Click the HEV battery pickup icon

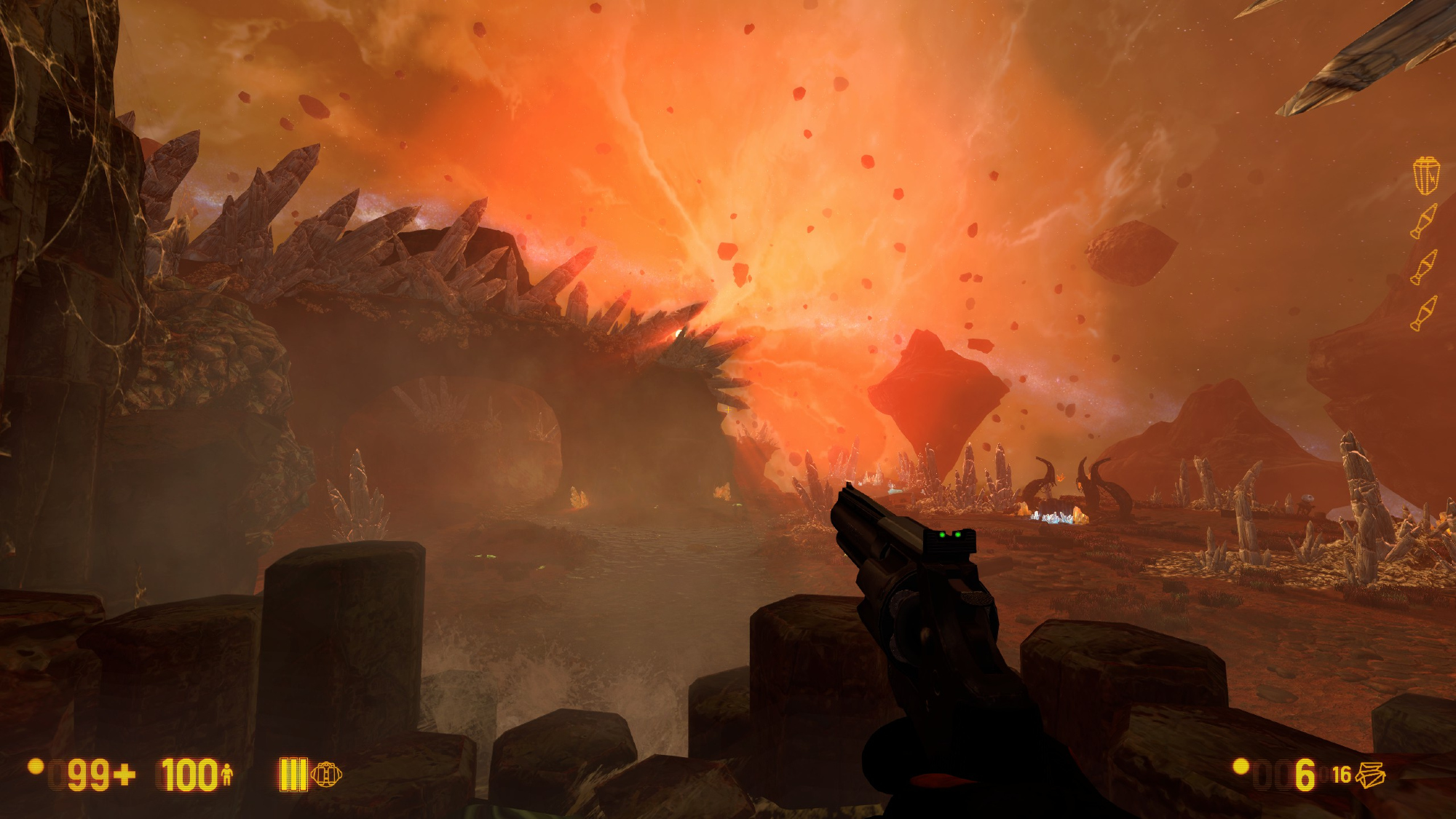tap(1426, 175)
